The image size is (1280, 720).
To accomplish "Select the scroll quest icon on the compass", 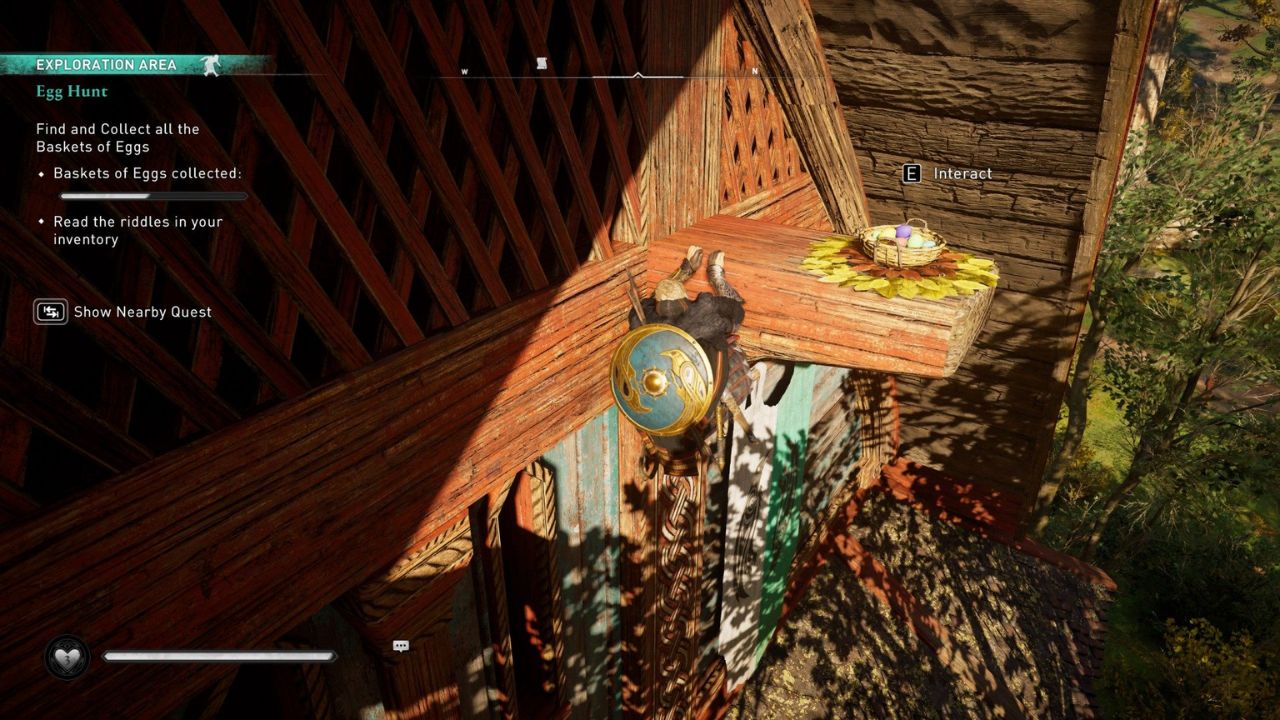I will coord(542,62).
